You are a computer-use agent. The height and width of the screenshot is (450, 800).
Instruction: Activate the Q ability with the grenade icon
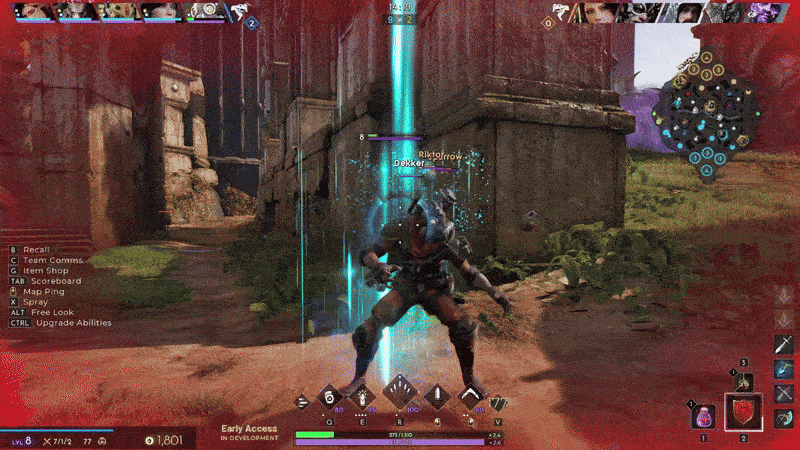point(328,397)
